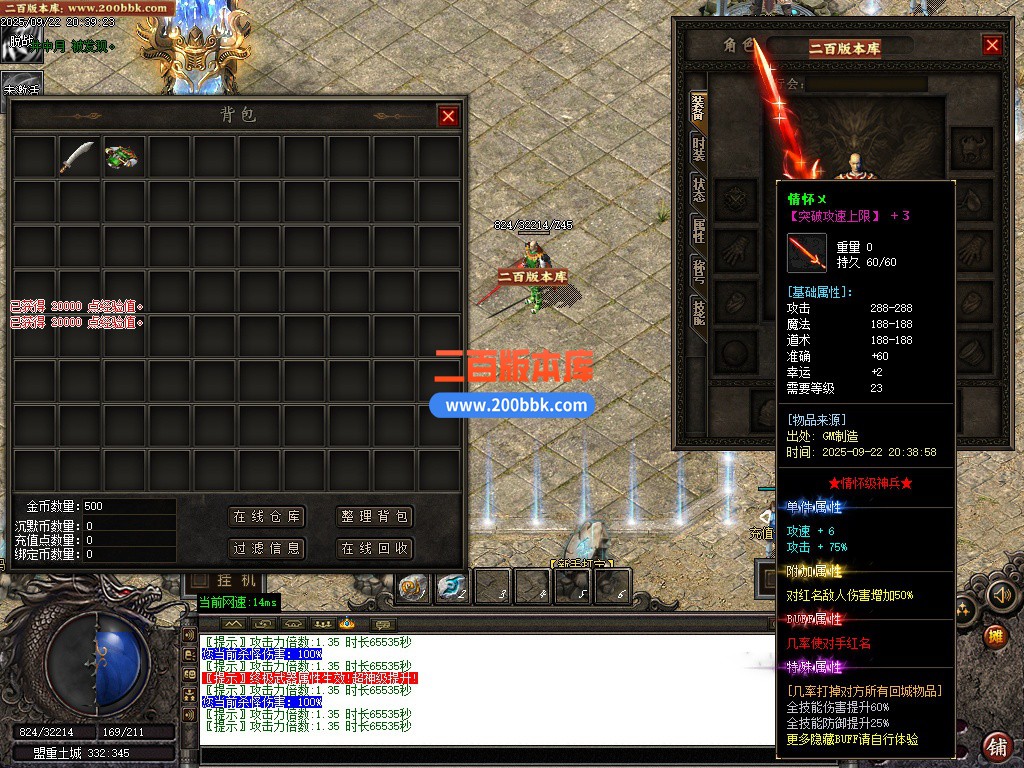Show the 称号 titles tab
This screenshot has height=768, width=1024.
click(698, 271)
